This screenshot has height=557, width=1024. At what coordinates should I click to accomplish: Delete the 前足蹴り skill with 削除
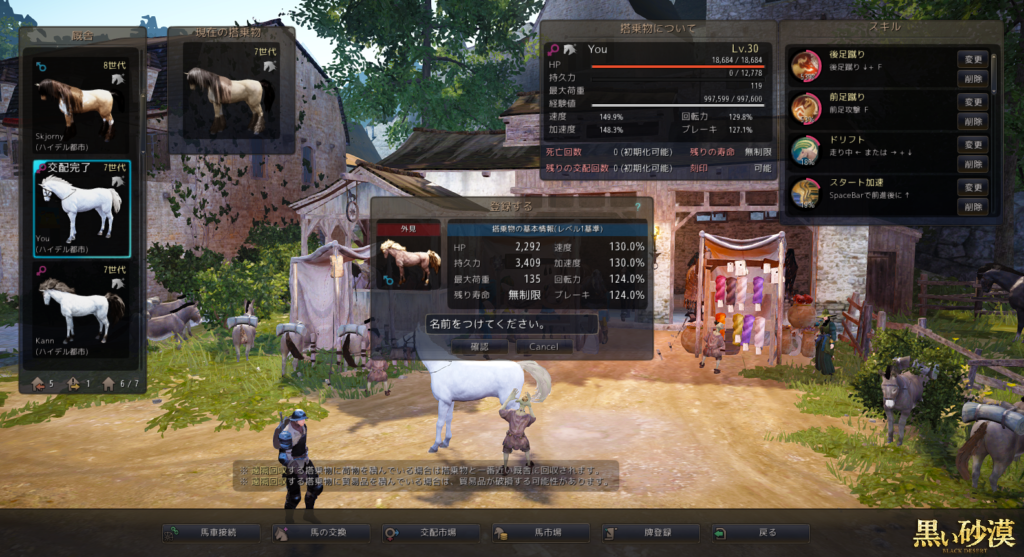point(973,120)
